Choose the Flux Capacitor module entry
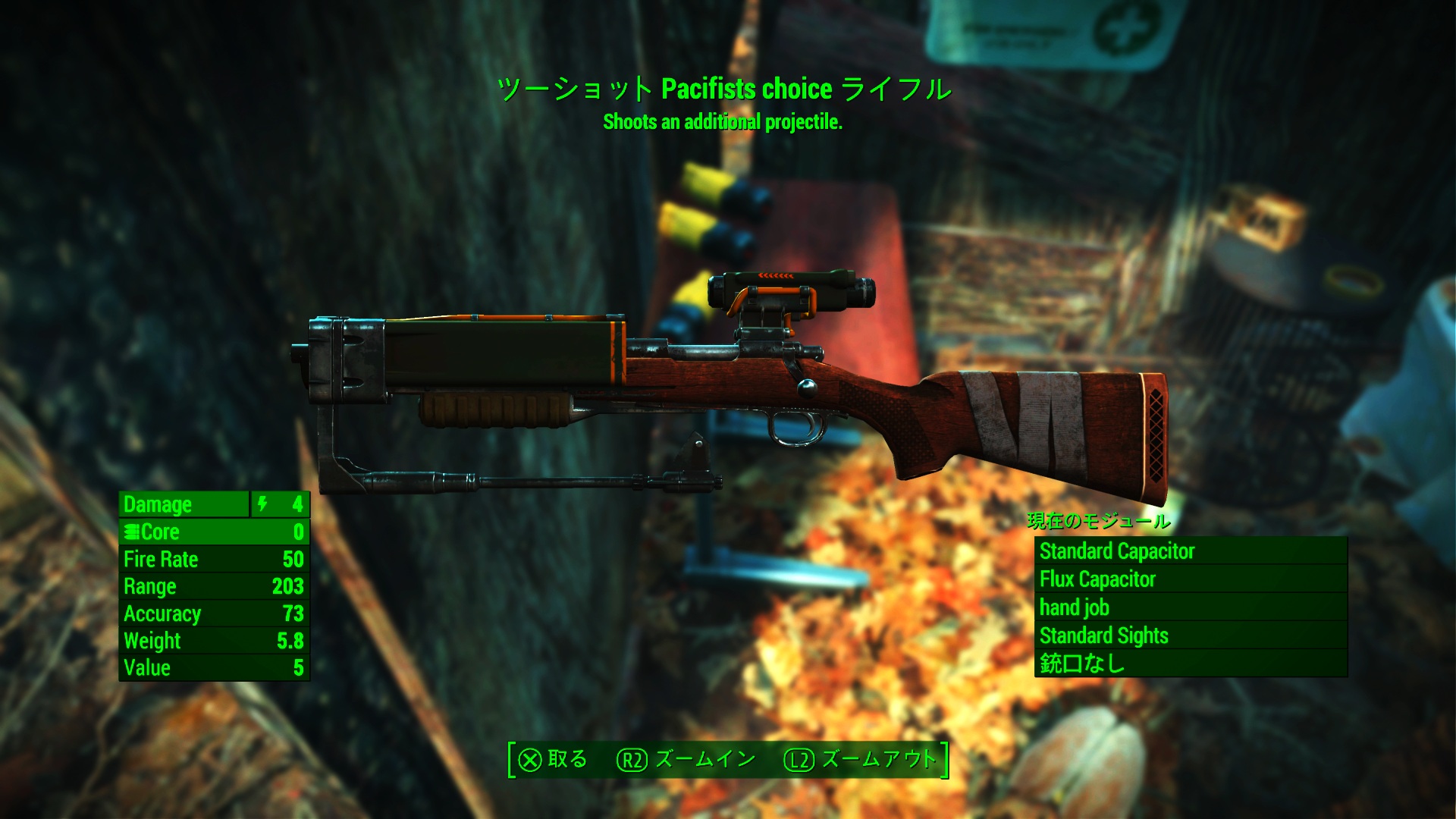Viewport: 1456px width, 819px height. [x=1191, y=579]
